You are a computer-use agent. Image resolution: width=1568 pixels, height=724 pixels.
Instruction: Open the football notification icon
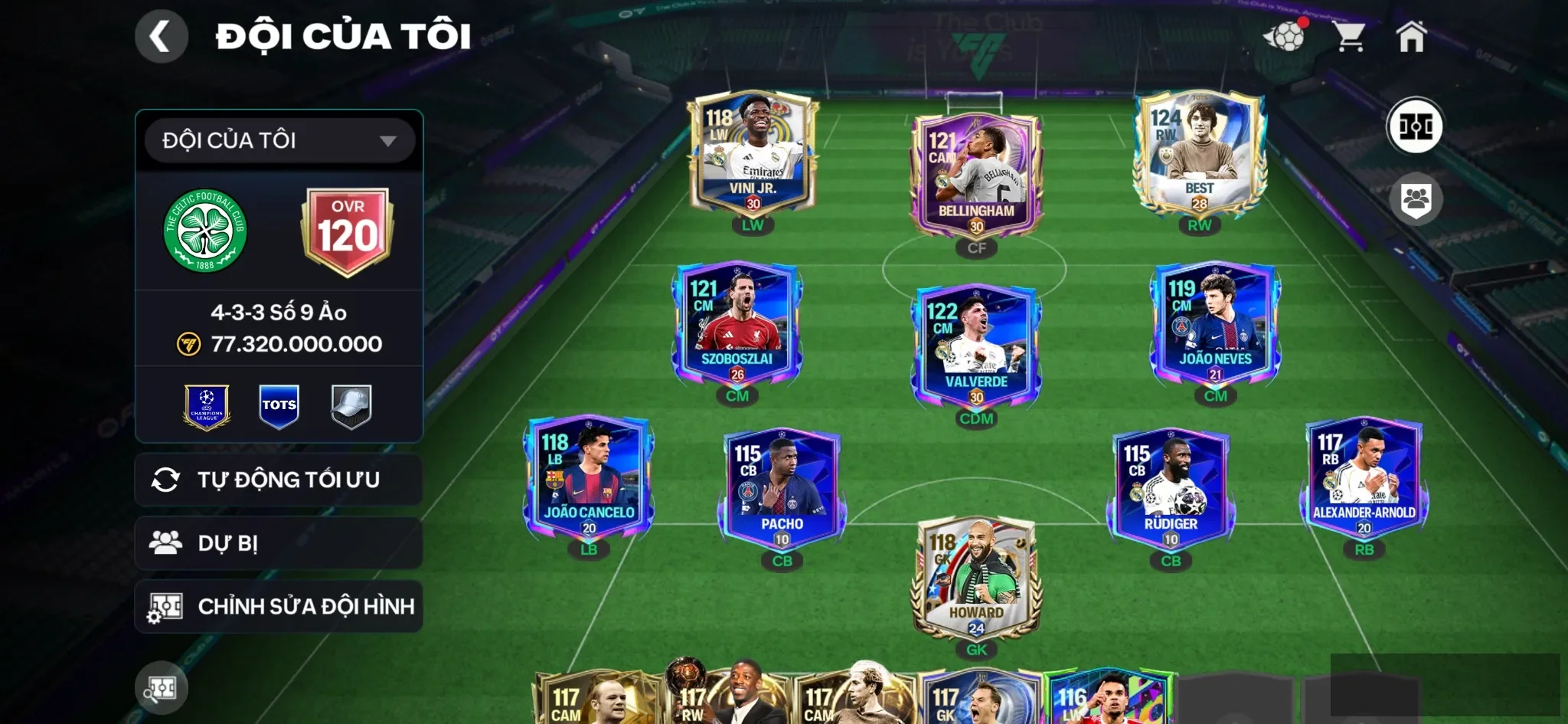pyautogui.click(x=1285, y=36)
